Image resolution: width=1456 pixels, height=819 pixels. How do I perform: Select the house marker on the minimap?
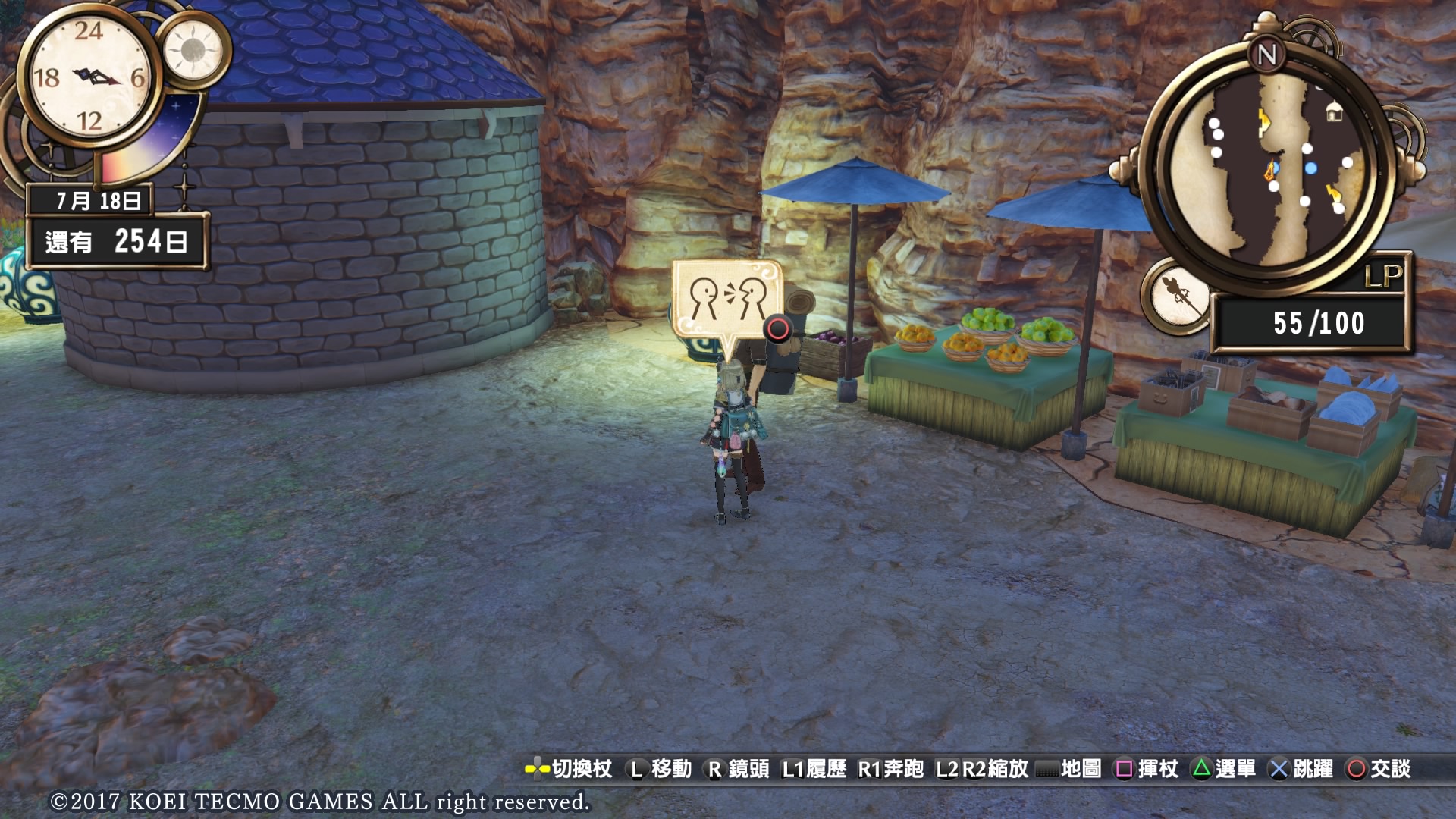1333,114
